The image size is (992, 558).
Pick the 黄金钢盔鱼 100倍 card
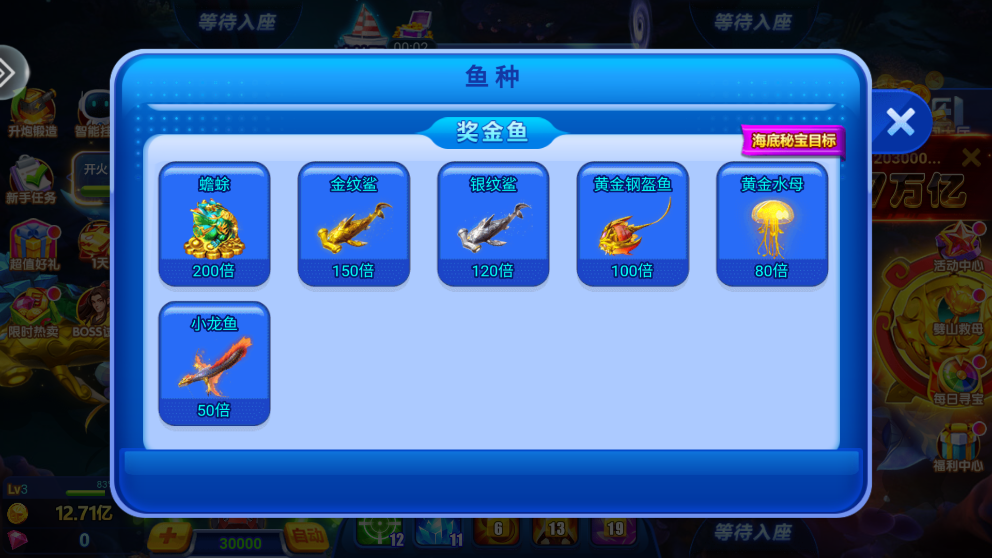click(x=632, y=225)
